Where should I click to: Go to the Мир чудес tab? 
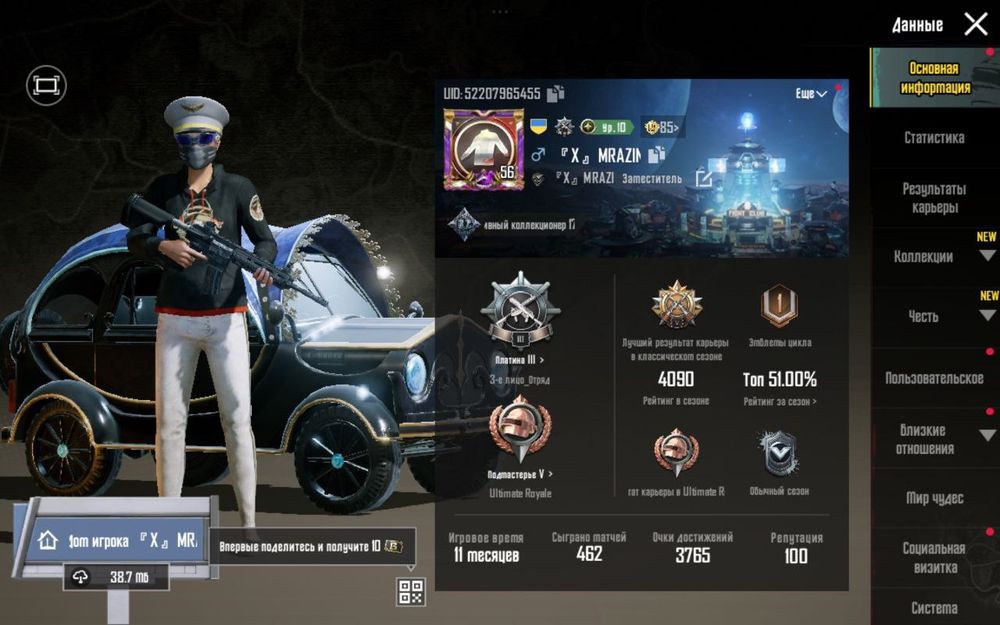(933, 498)
